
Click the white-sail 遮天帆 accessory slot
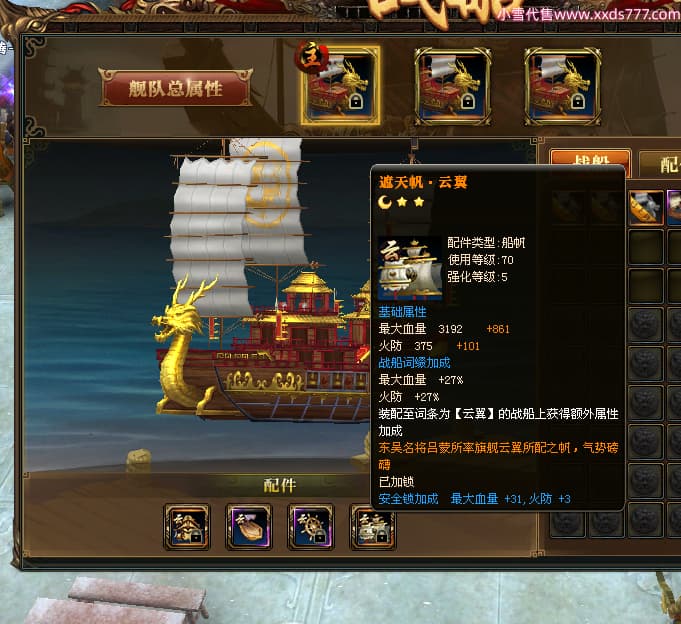pos(372,526)
